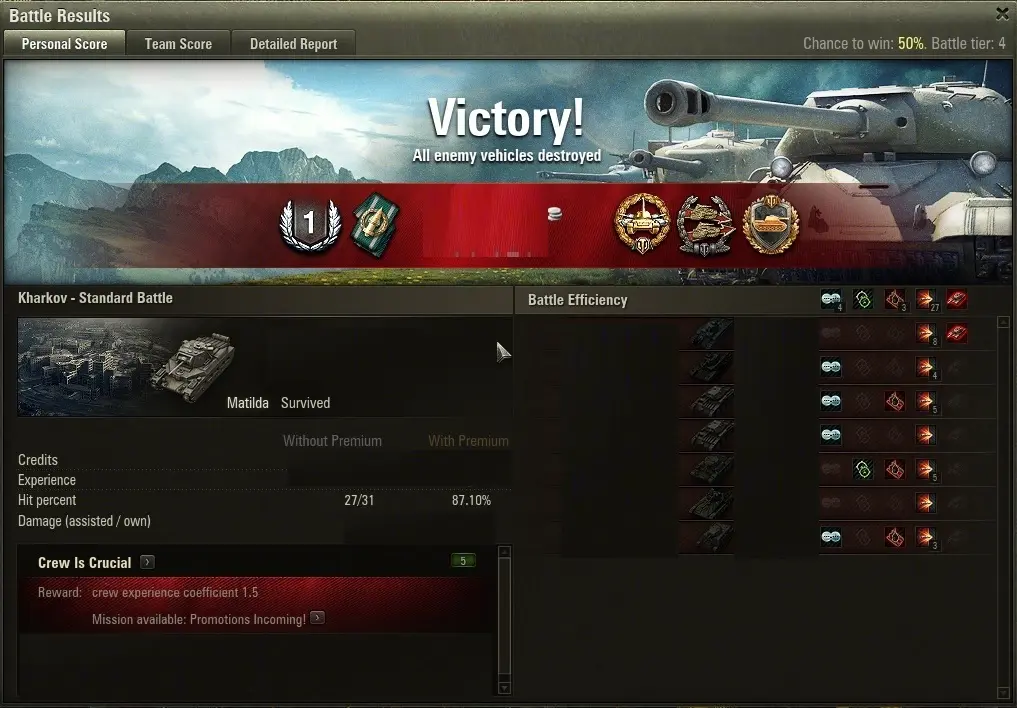
Task: Inspect the green mastery badge icon
Action: click(x=376, y=224)
